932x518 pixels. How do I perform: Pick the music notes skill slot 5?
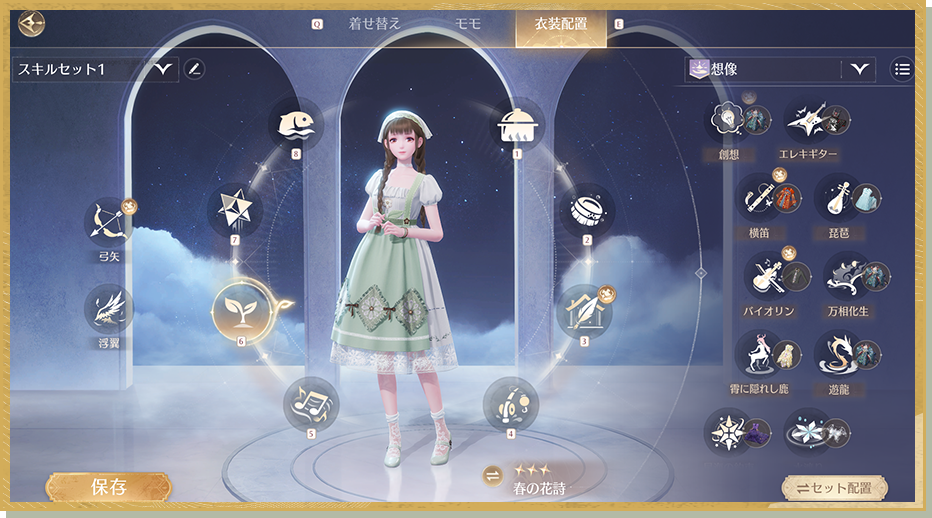pos(311,402)
